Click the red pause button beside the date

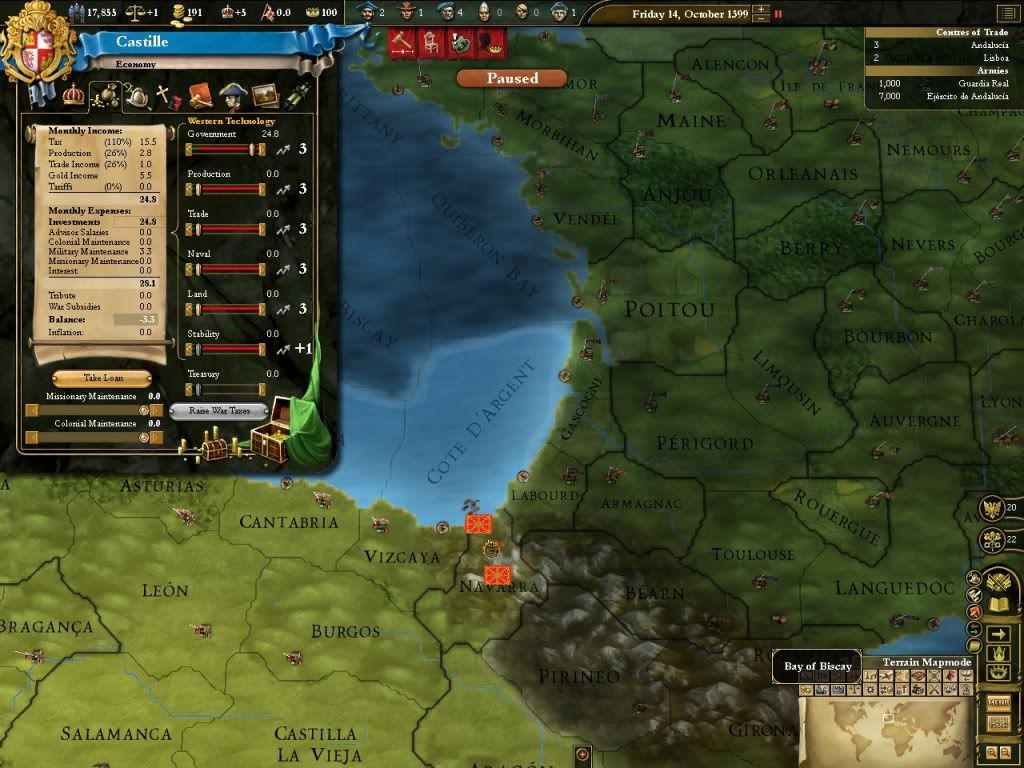coord(778,14)
